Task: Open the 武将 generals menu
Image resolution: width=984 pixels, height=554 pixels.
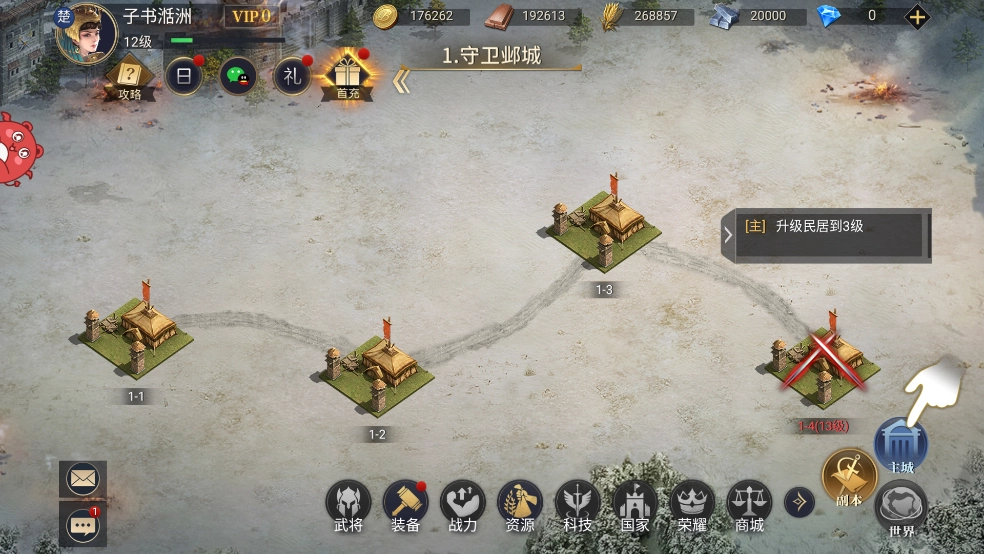Action: point(348,505)
